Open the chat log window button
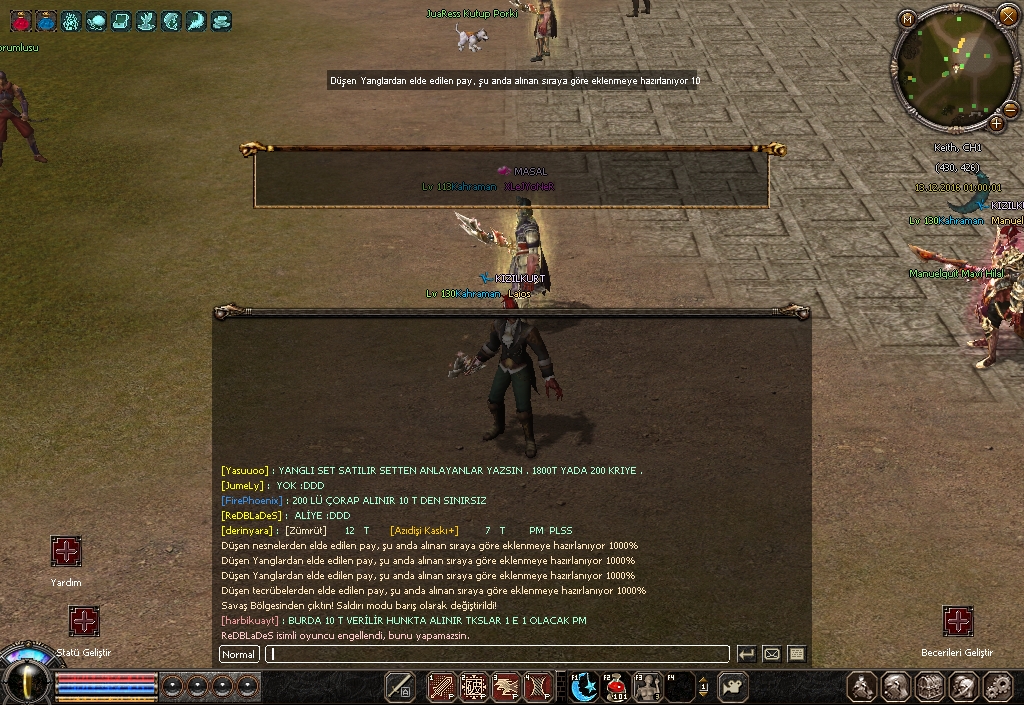Screen dimensions: 1024x705 pyautogui.click(x=796, y=654)
